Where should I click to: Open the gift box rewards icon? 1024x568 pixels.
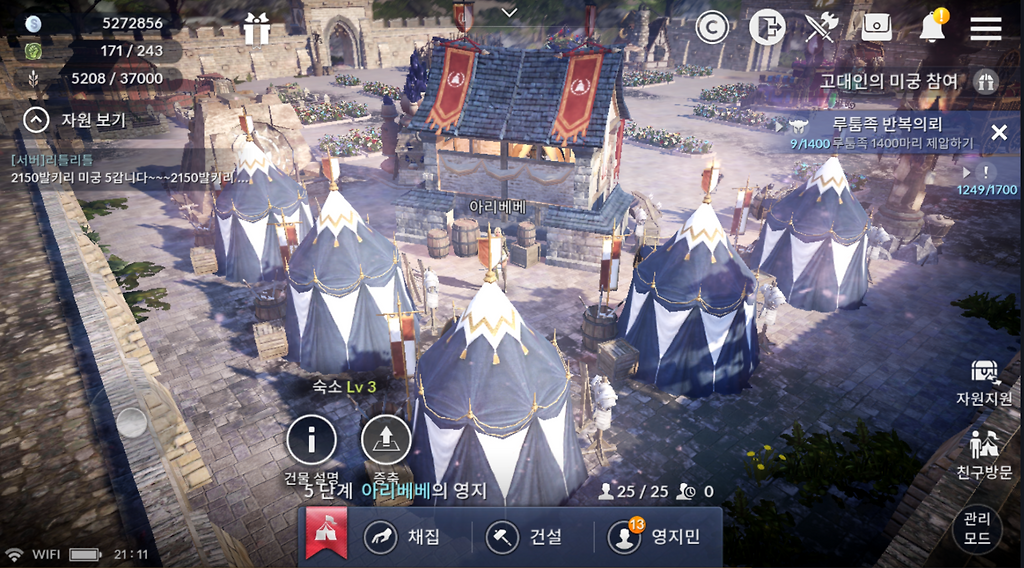point(257,29)
